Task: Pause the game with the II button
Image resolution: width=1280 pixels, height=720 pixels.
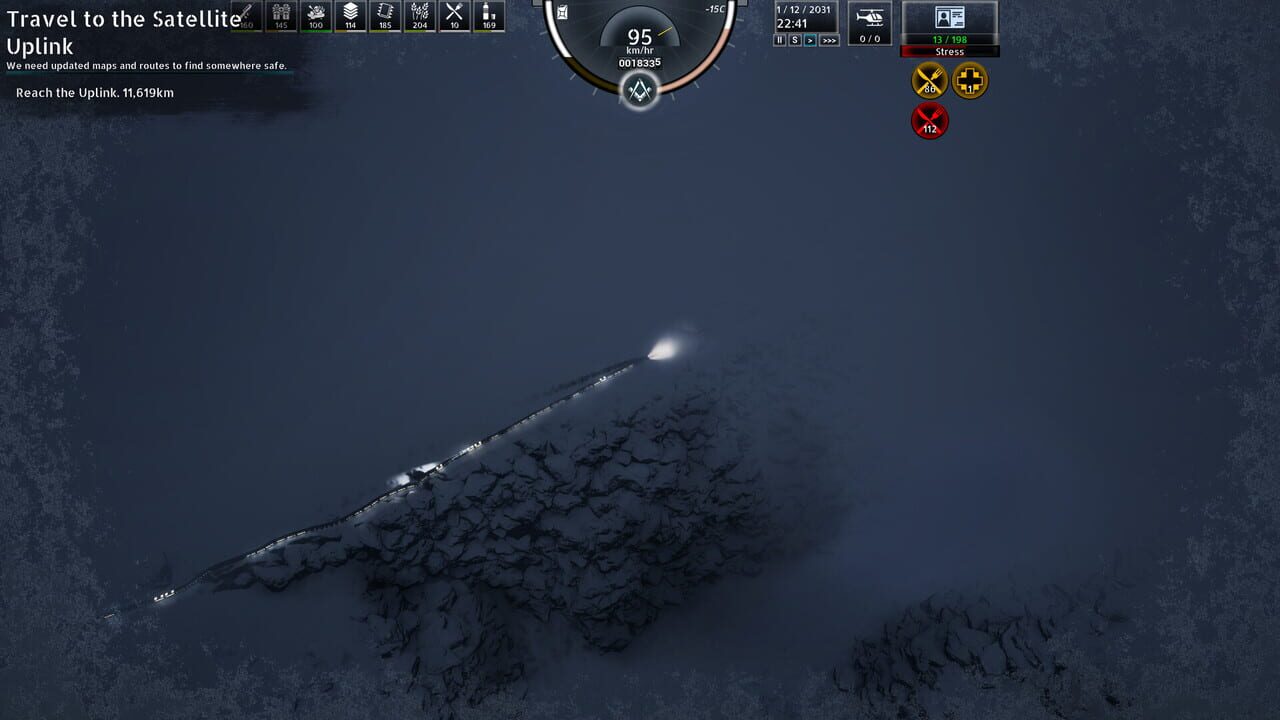Action: click(x=779, y=40)
